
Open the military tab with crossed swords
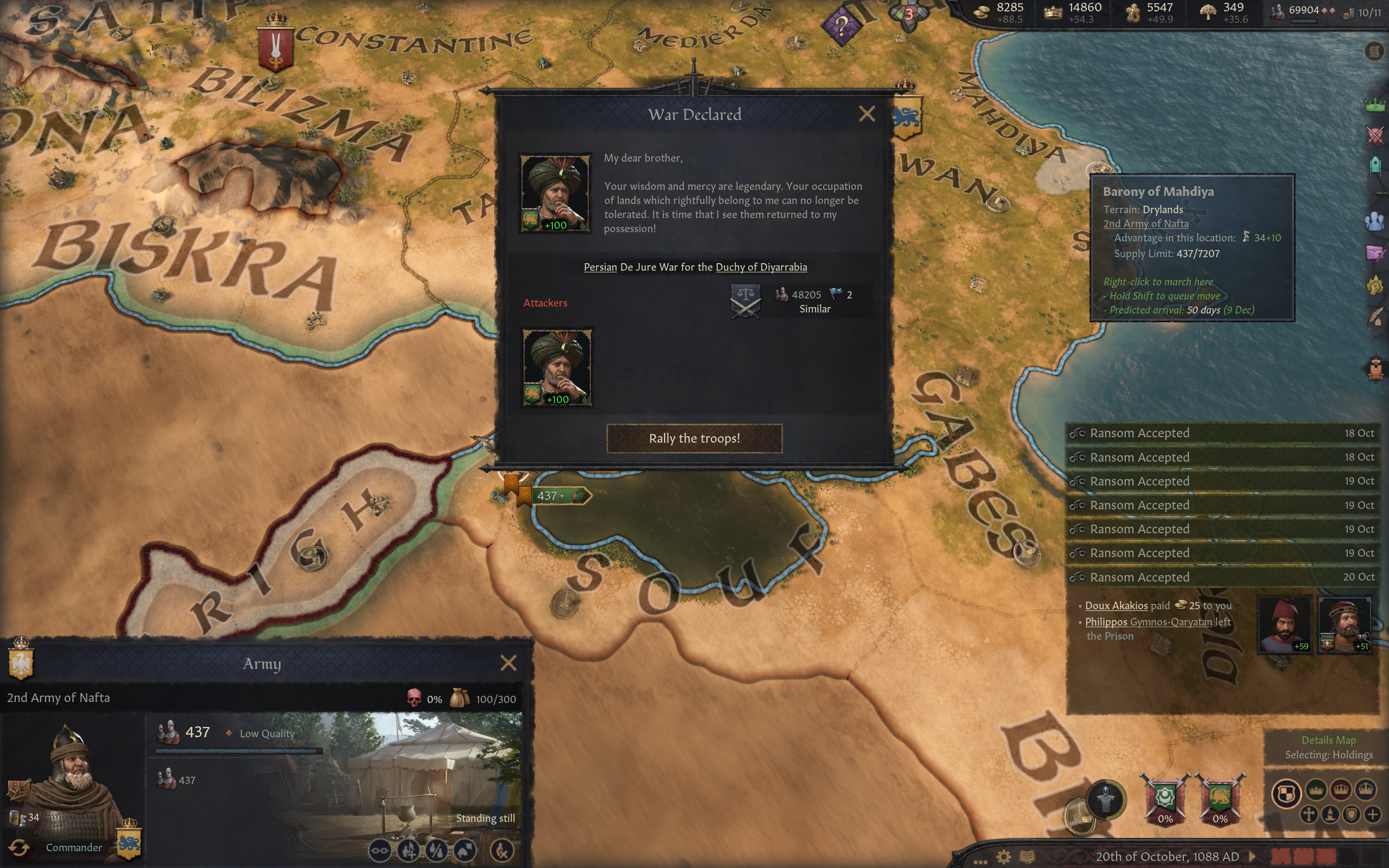click(x=1375, y=136)
